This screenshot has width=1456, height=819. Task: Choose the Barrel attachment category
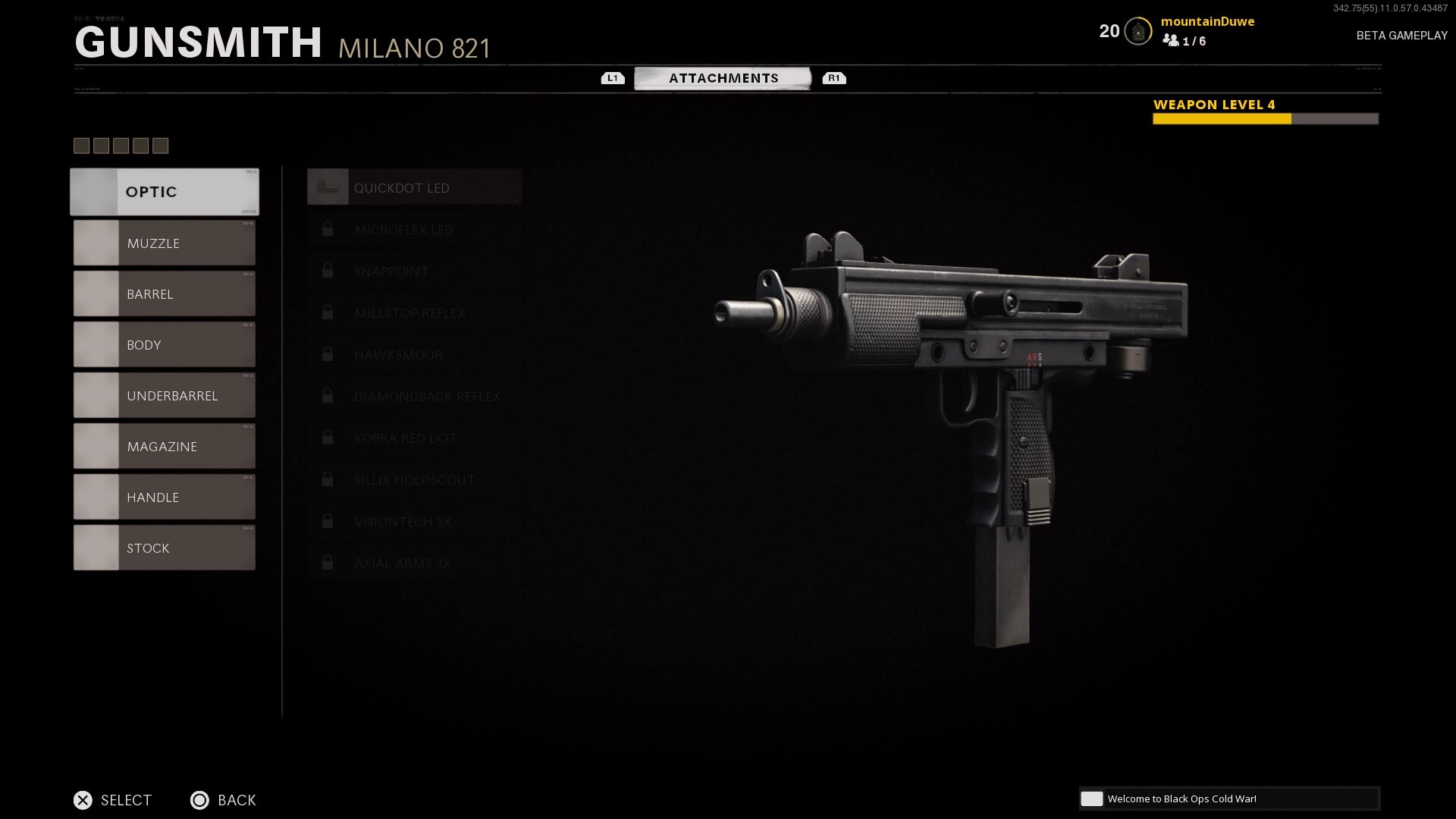coord(165,294)
